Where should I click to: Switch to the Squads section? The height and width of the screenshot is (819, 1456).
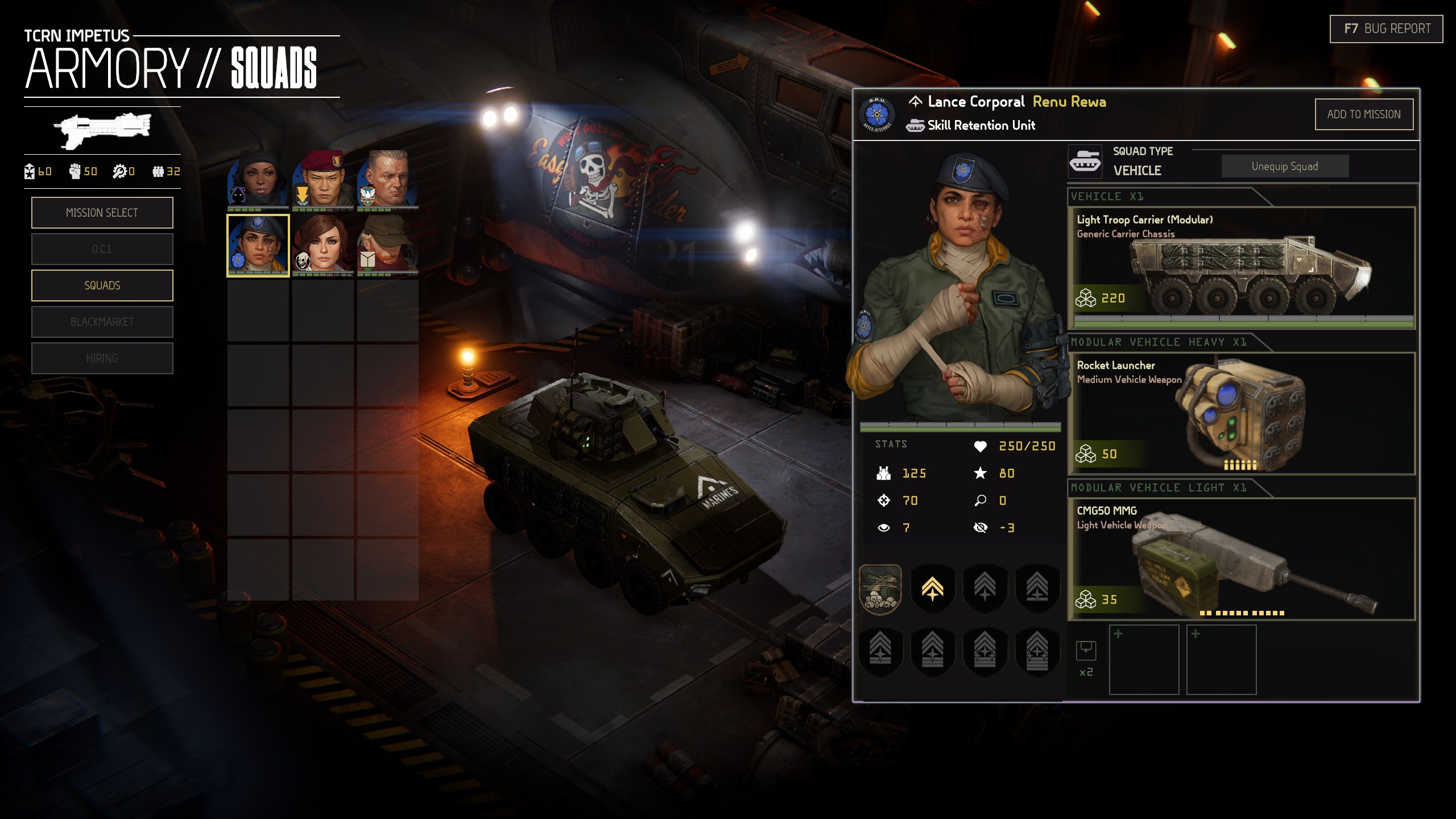pos(102,286)
